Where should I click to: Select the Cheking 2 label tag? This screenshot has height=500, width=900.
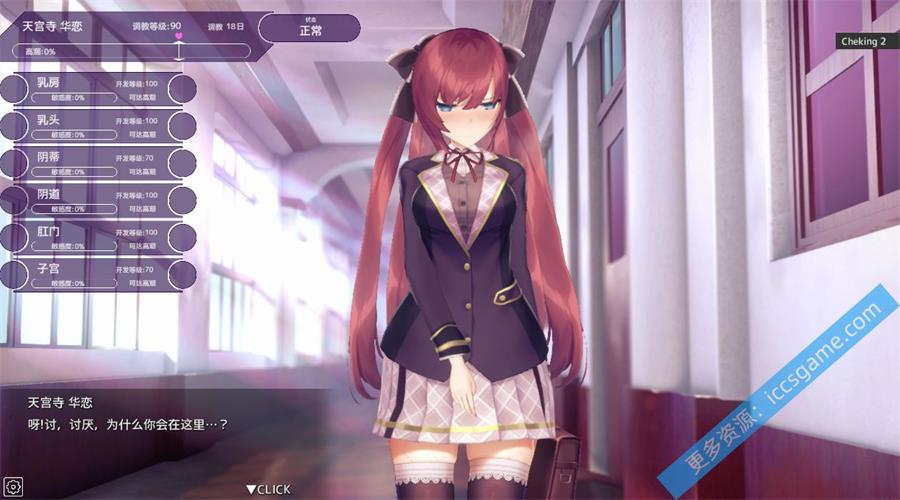(866, 41)
